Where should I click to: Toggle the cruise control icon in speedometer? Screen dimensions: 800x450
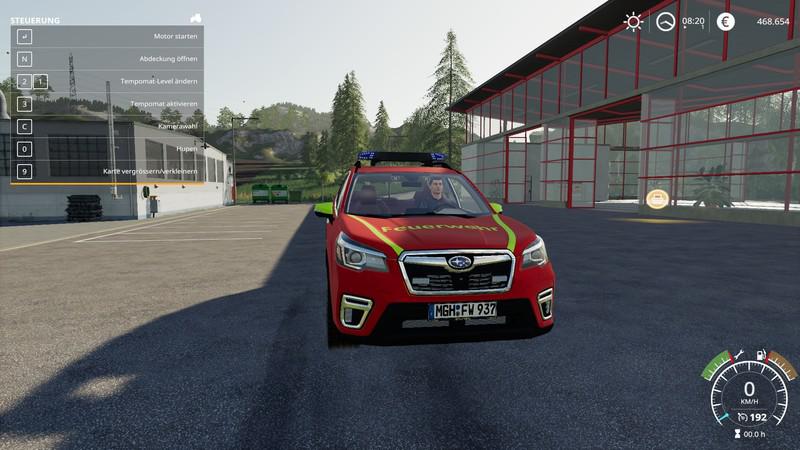coord(744,416)
